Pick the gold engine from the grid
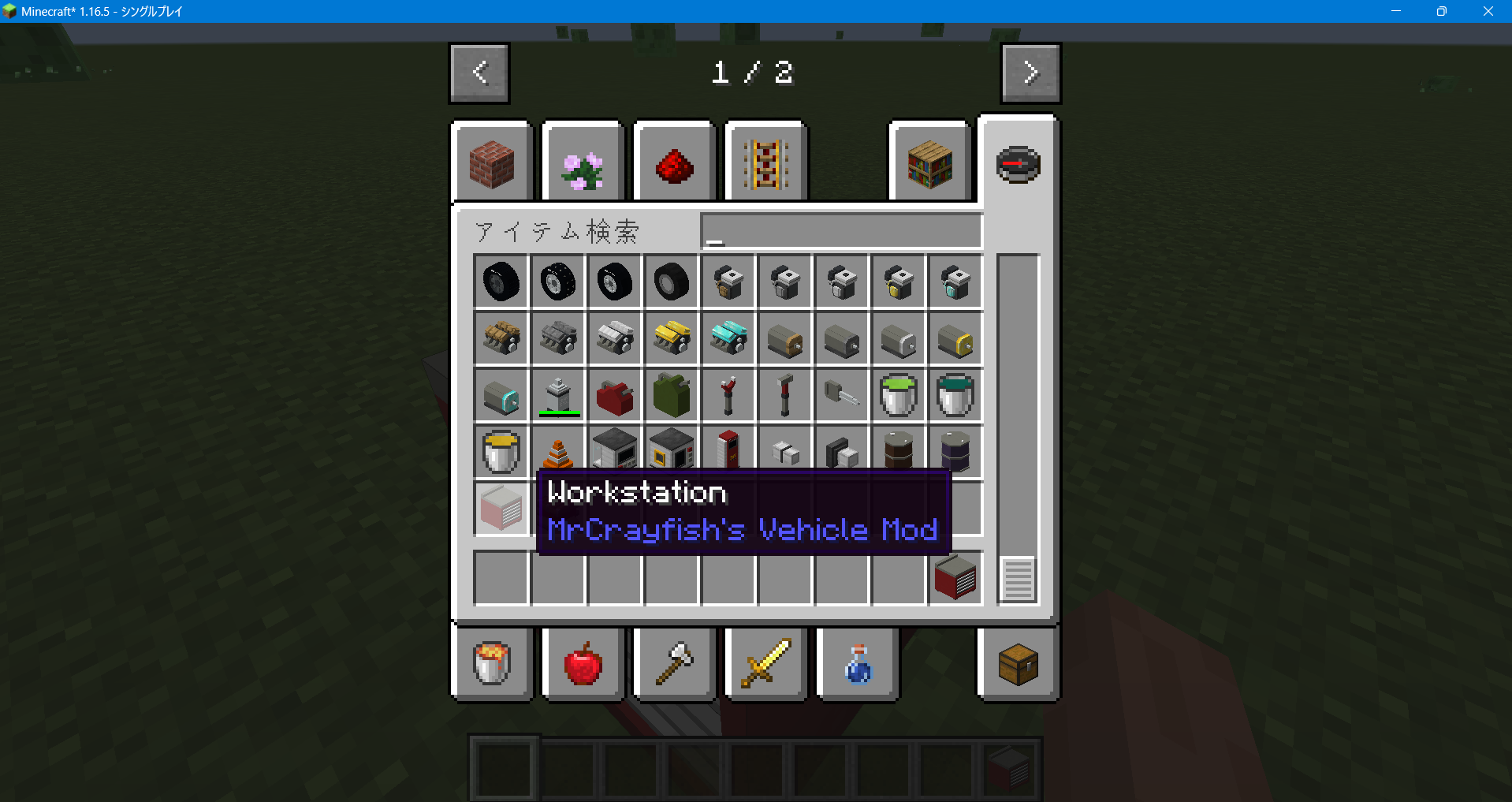This screenshot has width=1512, height=802. pos(671,338)
